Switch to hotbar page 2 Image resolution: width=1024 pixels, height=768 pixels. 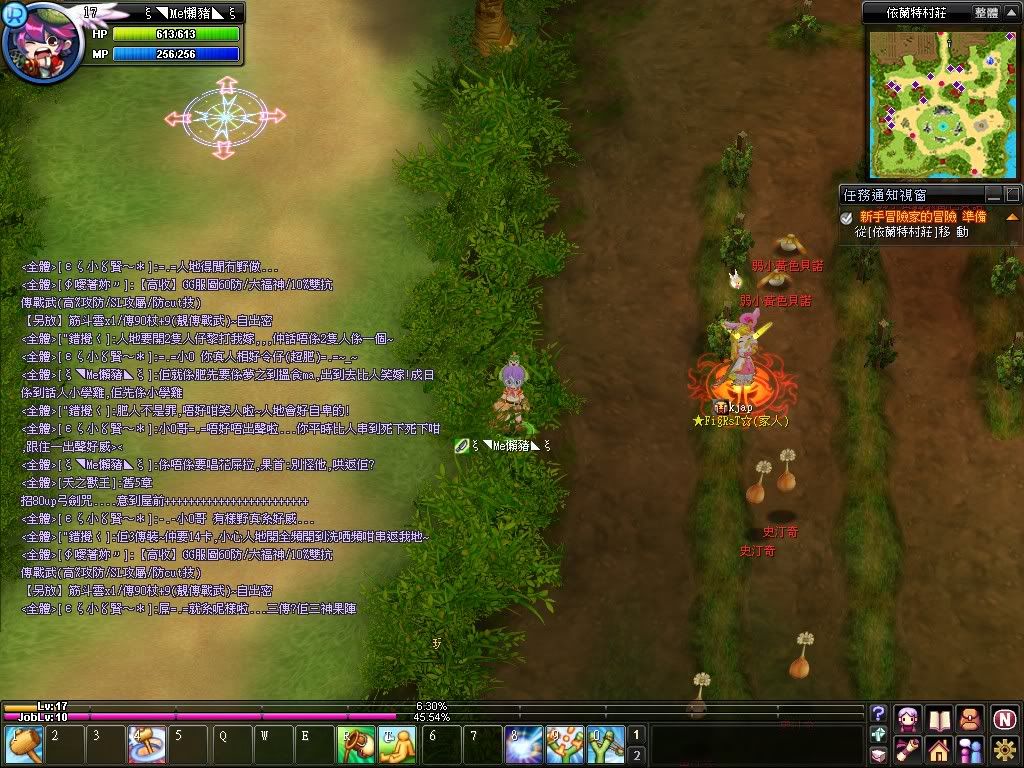pos(635,755)
